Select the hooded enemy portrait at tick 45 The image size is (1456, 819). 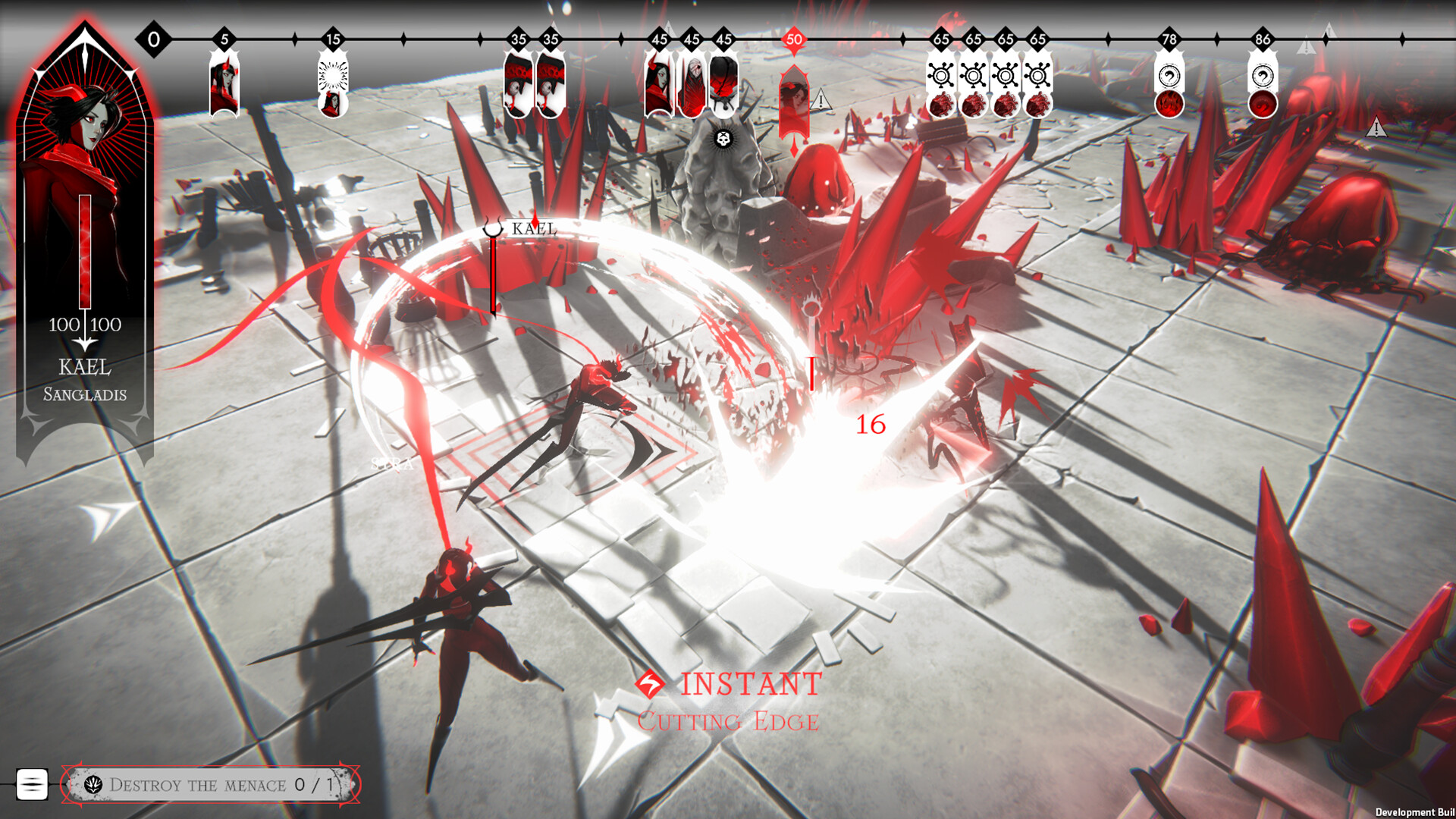coord(694,83)
